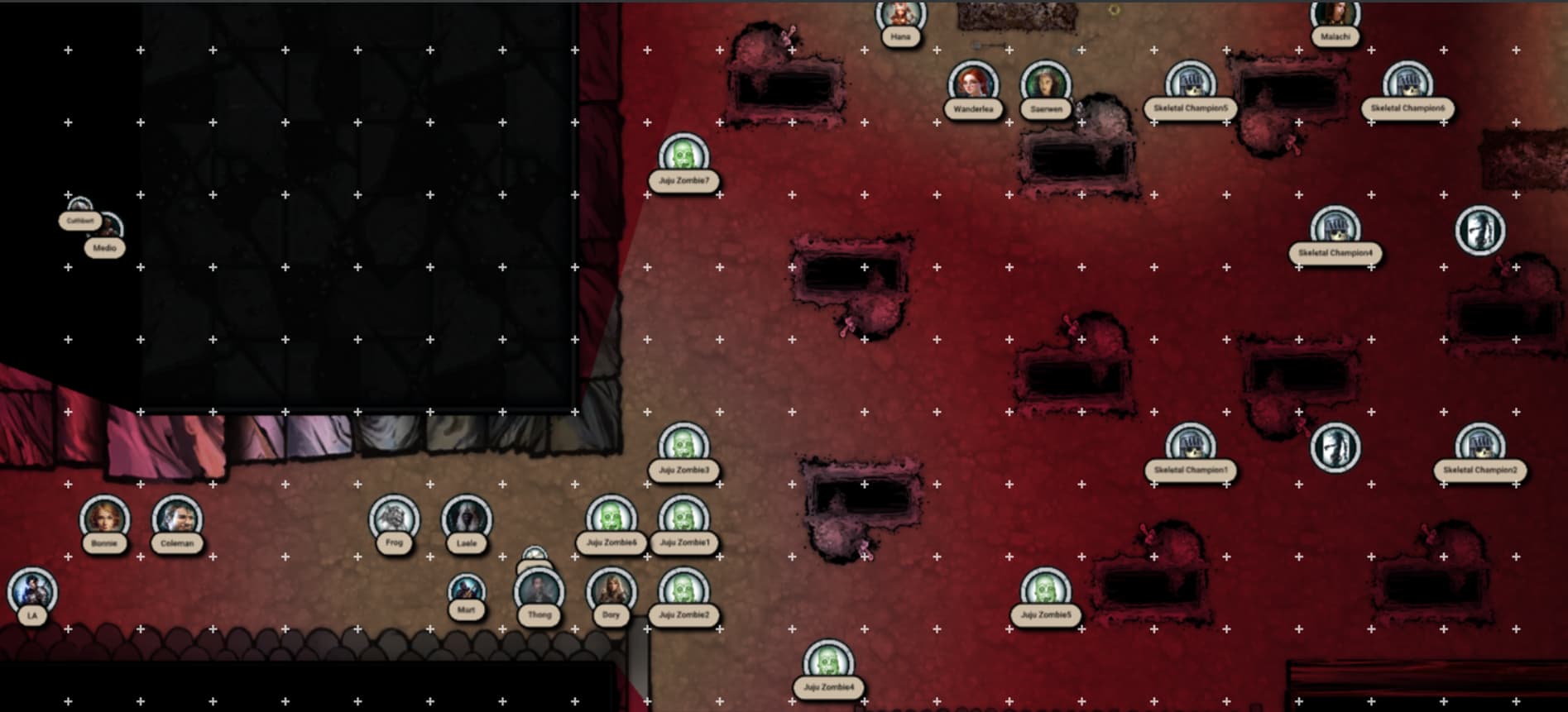Select the Bonnie character token
The image size is (1568, 712).
104,518
